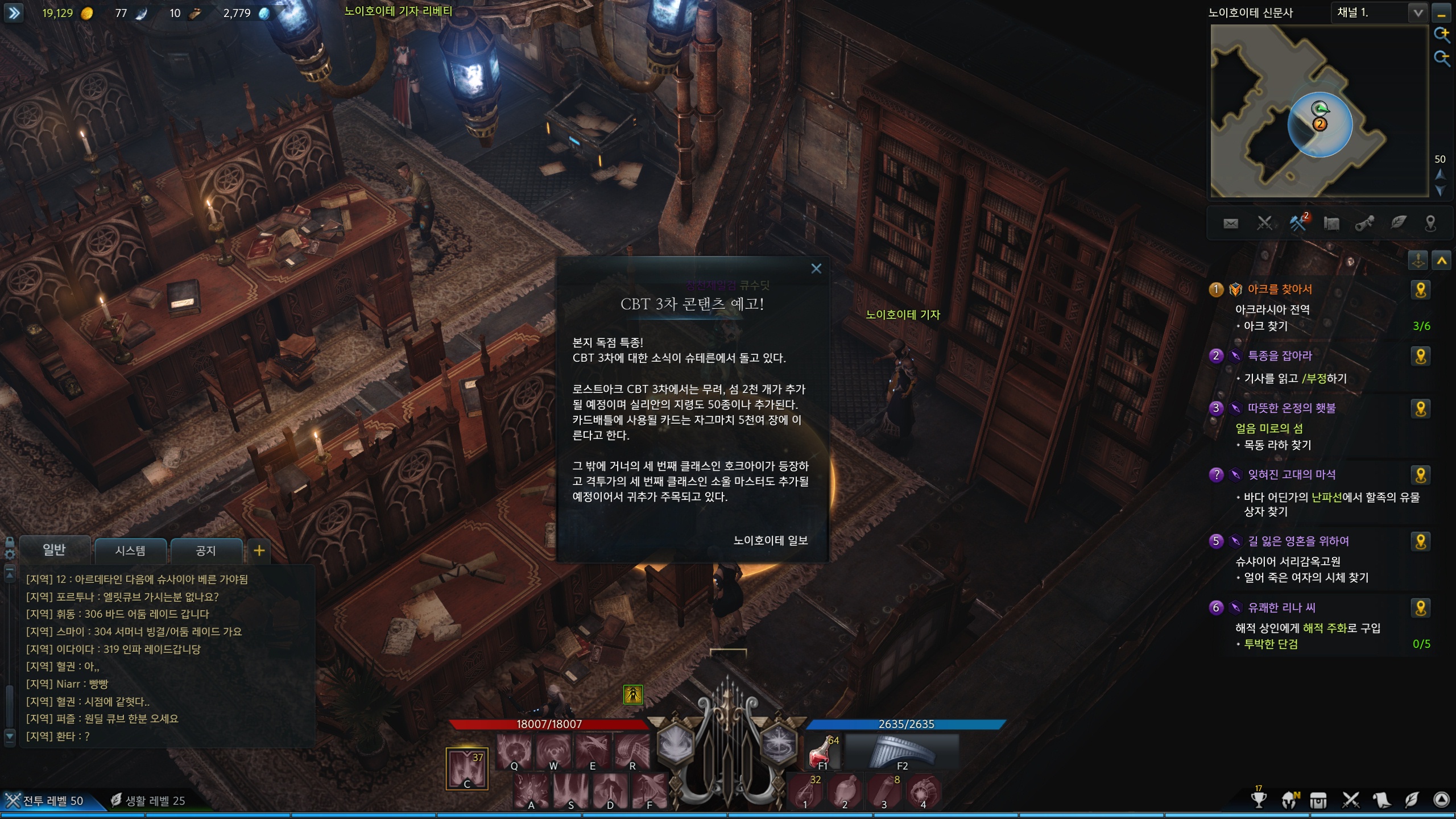The height and width of the screenshot is (819, 1456).
Task: Close the CBT 3차 news article popup
Action: pos(816,268)
